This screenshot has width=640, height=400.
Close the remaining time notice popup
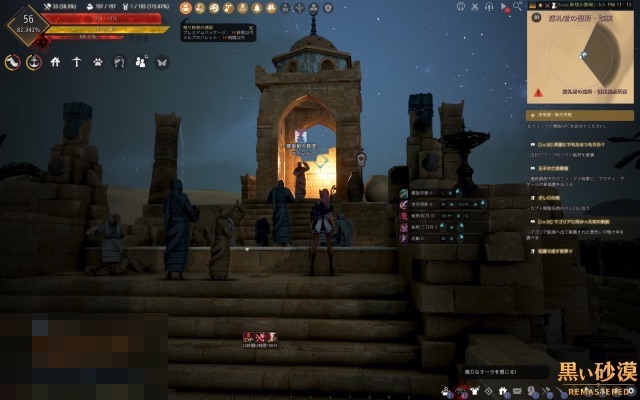[x=250, y=28]
